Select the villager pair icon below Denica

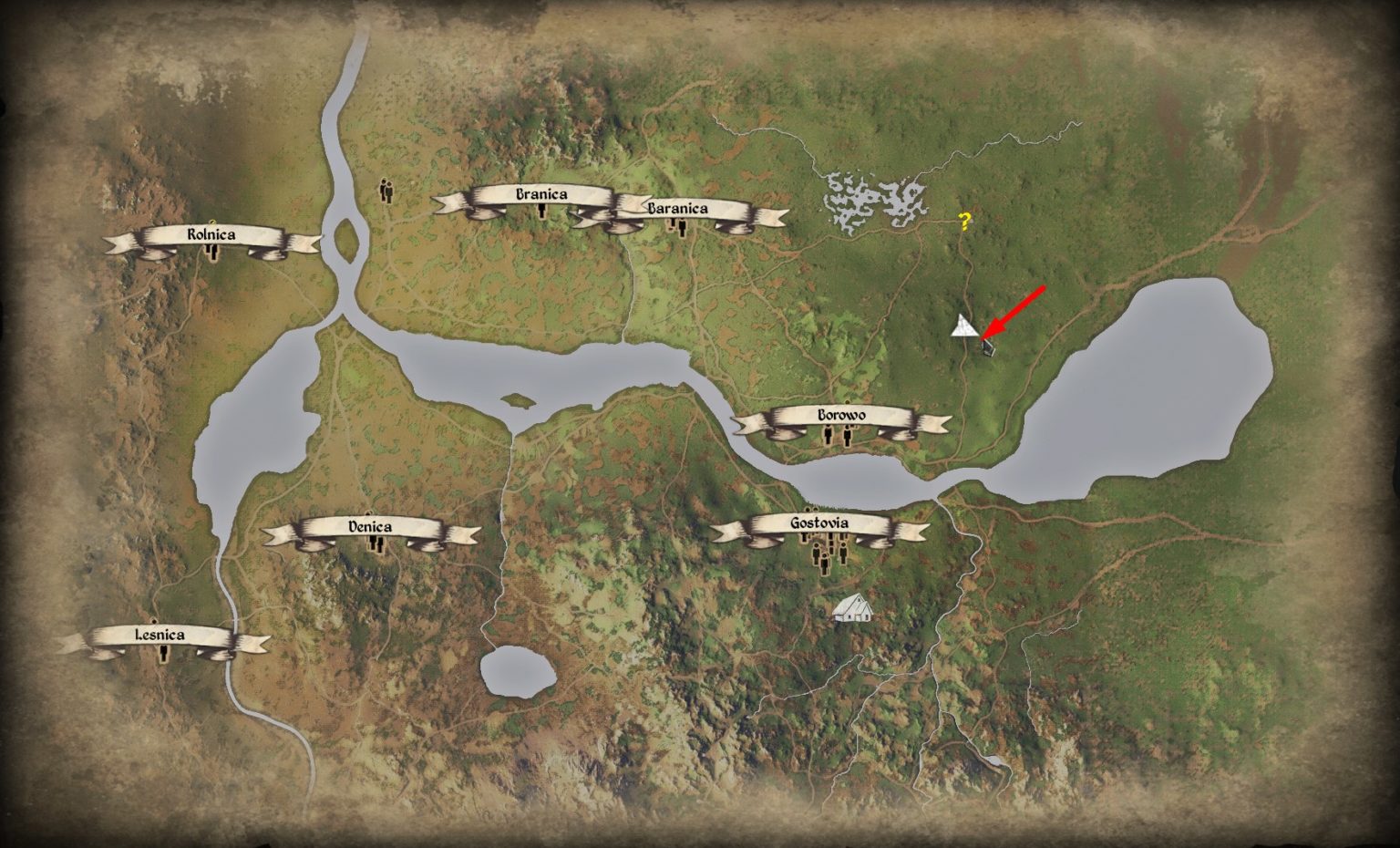[378, 544]
